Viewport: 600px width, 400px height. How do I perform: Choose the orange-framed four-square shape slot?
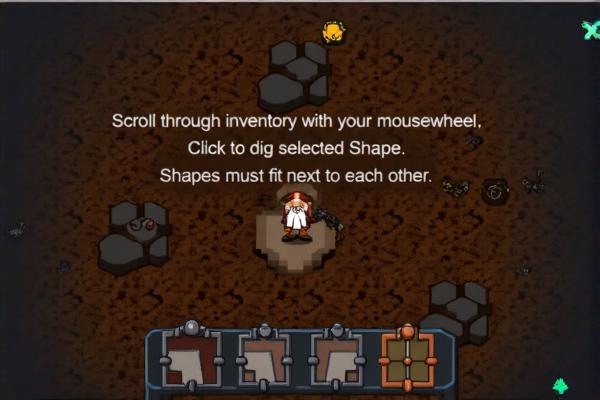point(408,360)
